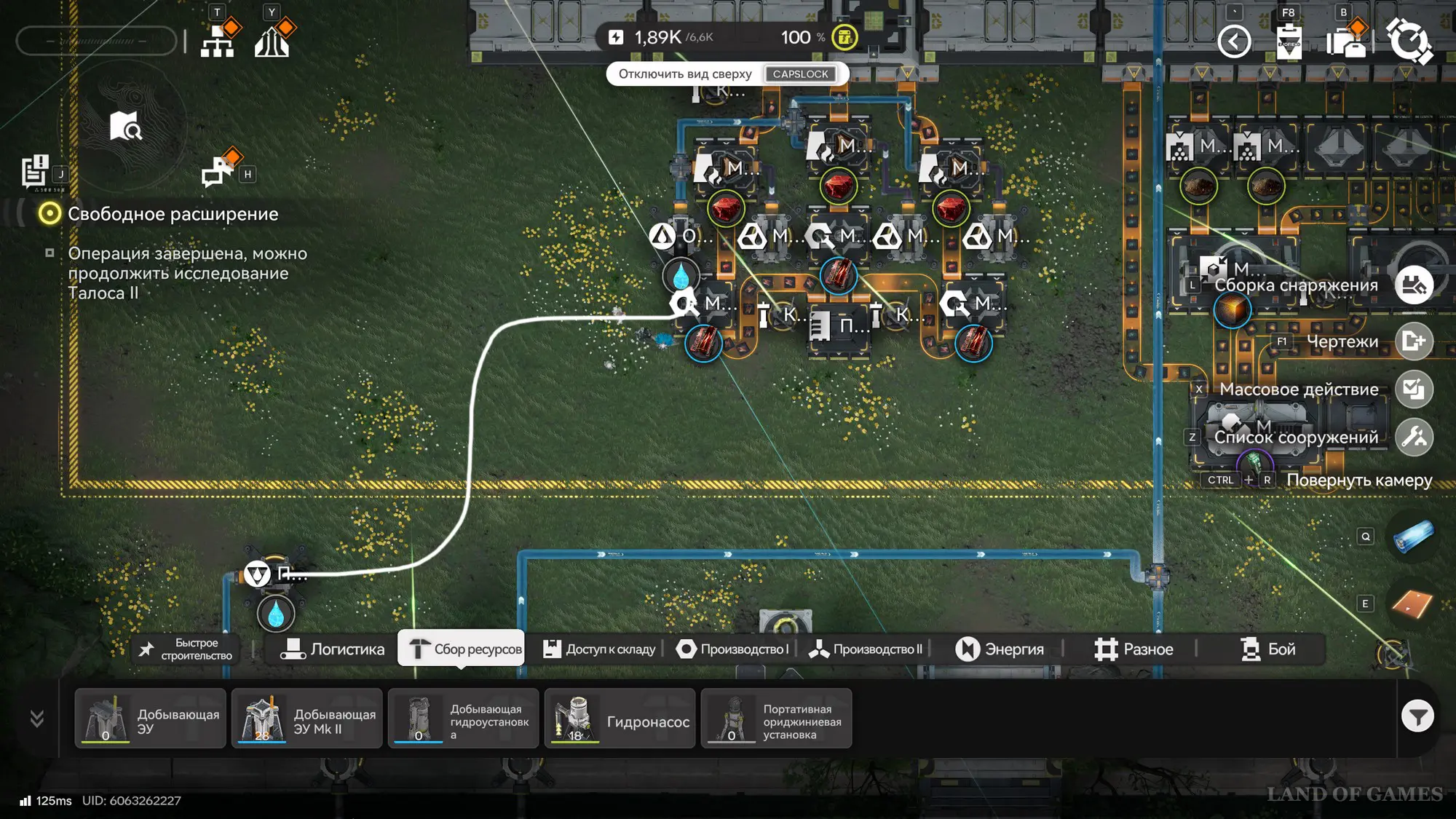Select the Энергия build category
Viewport: 1456px width, 819px height.
[x=1000, y=649]
